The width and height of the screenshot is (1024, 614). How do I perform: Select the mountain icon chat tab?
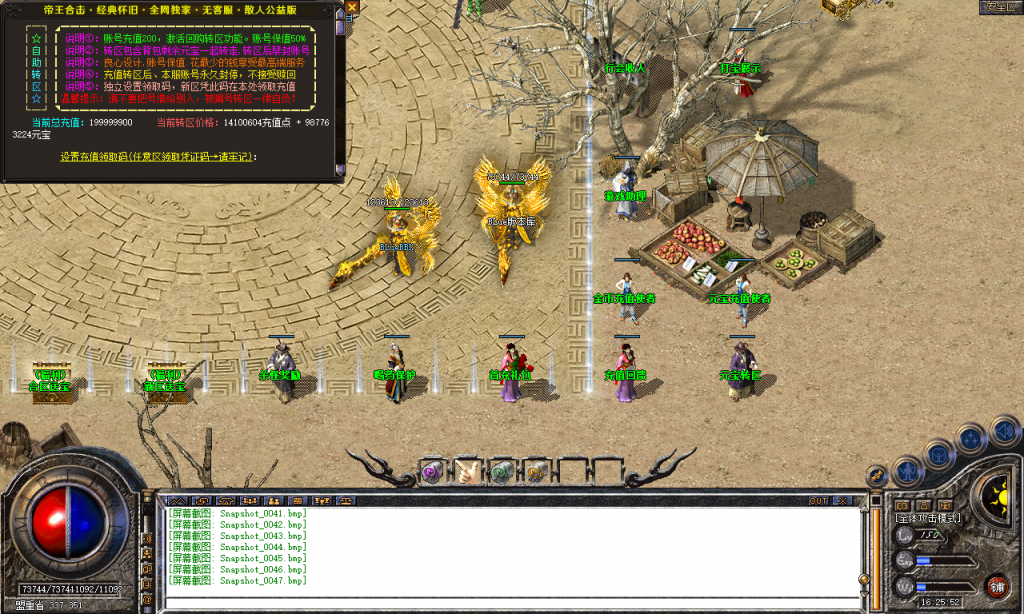pyautogui.click(x=178, y=500)
